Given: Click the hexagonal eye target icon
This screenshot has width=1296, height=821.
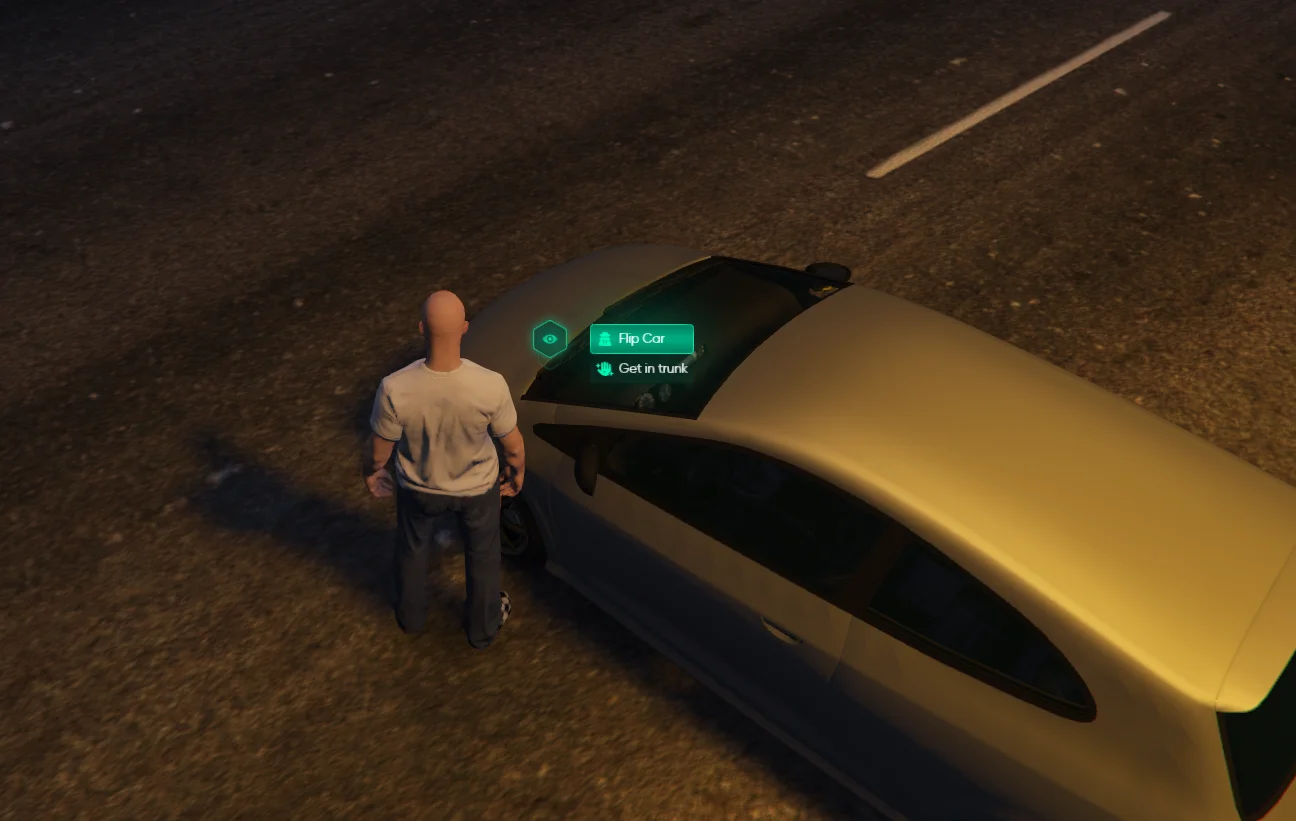Looking at the screenshot, I should 550,339.
